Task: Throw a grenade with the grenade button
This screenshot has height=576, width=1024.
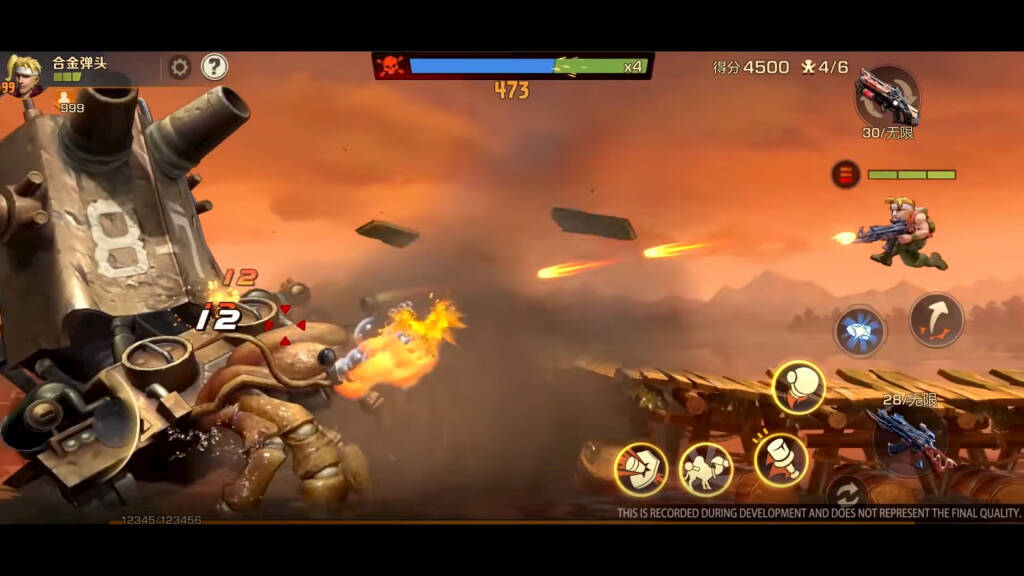Action: [798, 387]
